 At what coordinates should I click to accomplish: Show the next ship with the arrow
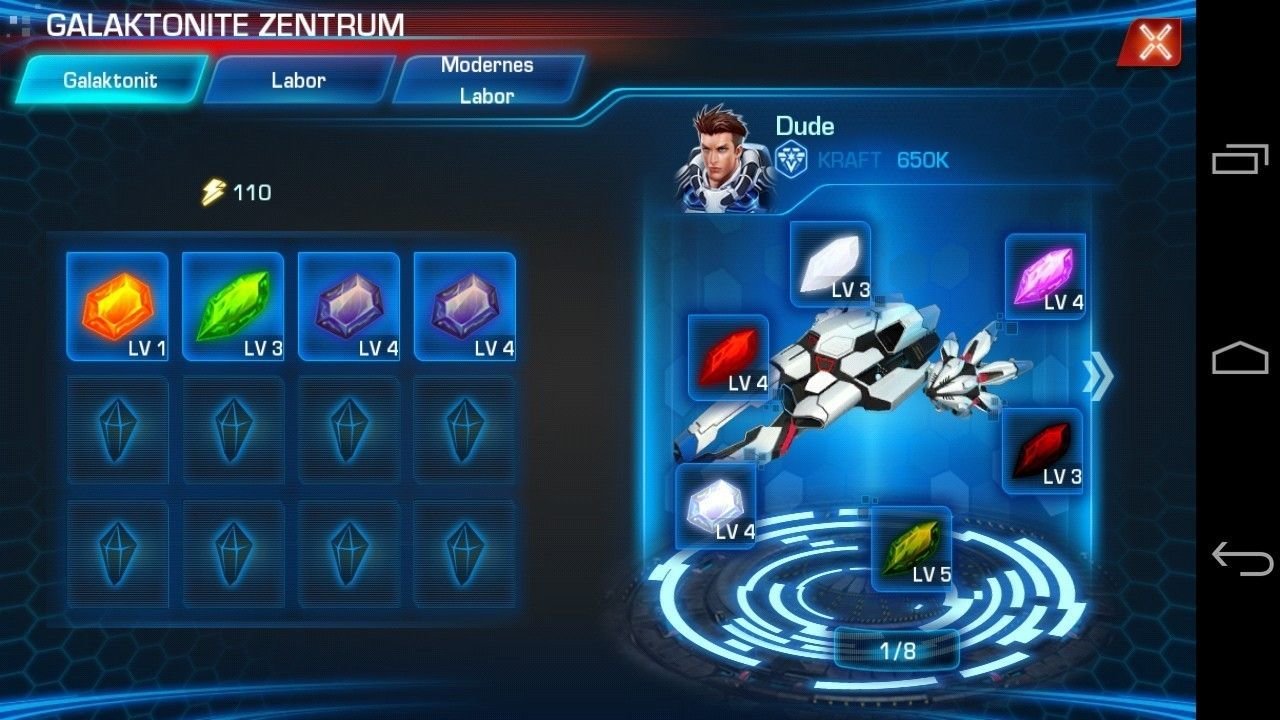click(x=1097, y=377)
